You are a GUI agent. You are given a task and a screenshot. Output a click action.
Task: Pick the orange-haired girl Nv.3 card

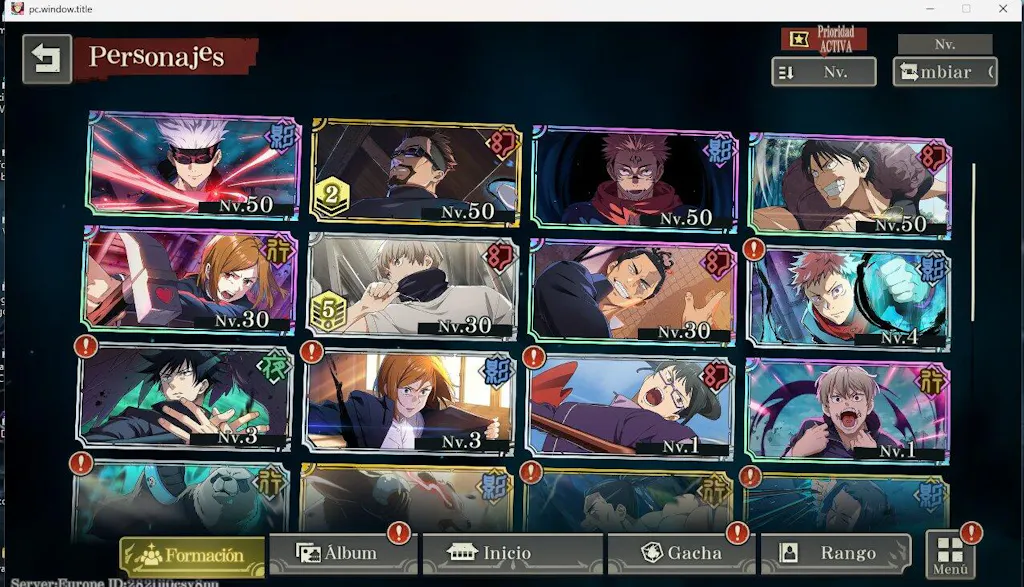(410, 402)
